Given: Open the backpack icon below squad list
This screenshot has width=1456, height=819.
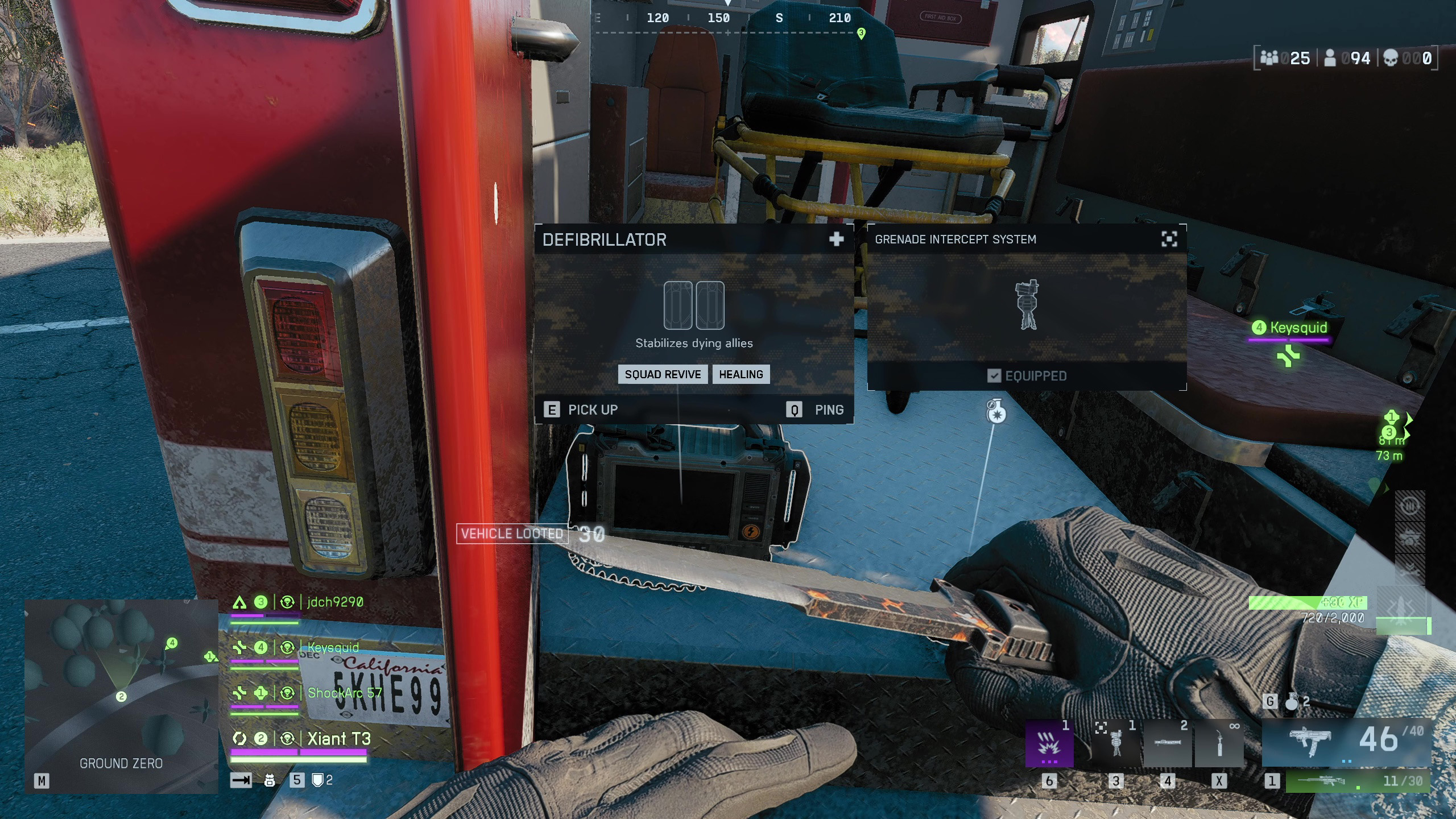Looking at the screenshot, I should click(x=270, y=780).
